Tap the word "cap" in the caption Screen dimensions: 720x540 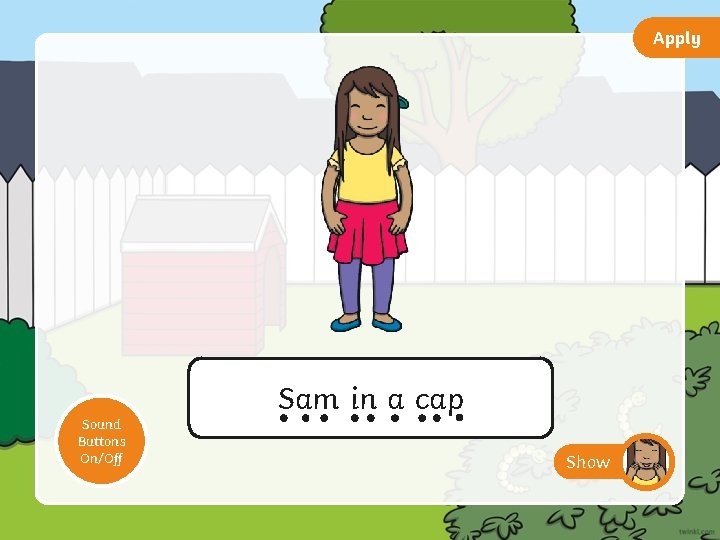tap(439, 401)
